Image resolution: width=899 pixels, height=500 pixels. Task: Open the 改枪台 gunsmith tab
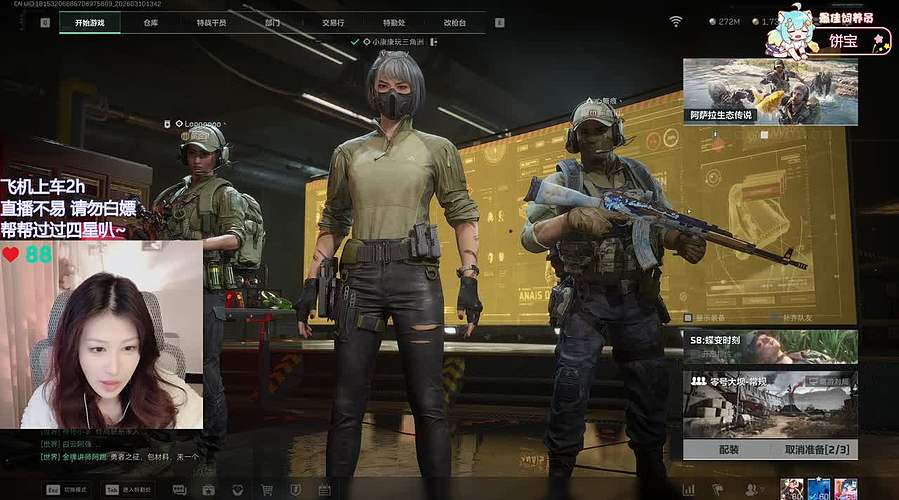(x=455, y=21)
